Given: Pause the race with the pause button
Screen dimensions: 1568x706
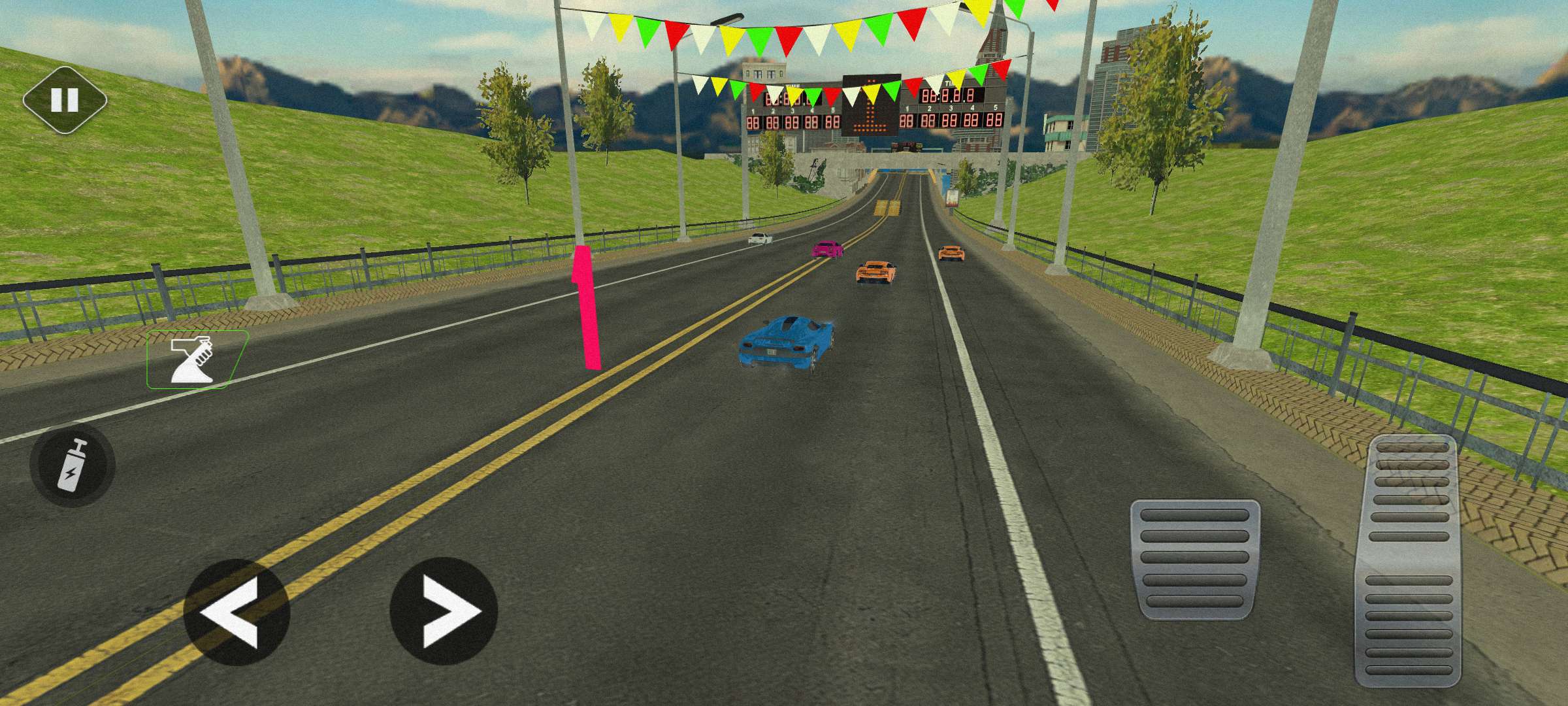Looking at the screenshot, I should 65,100.
